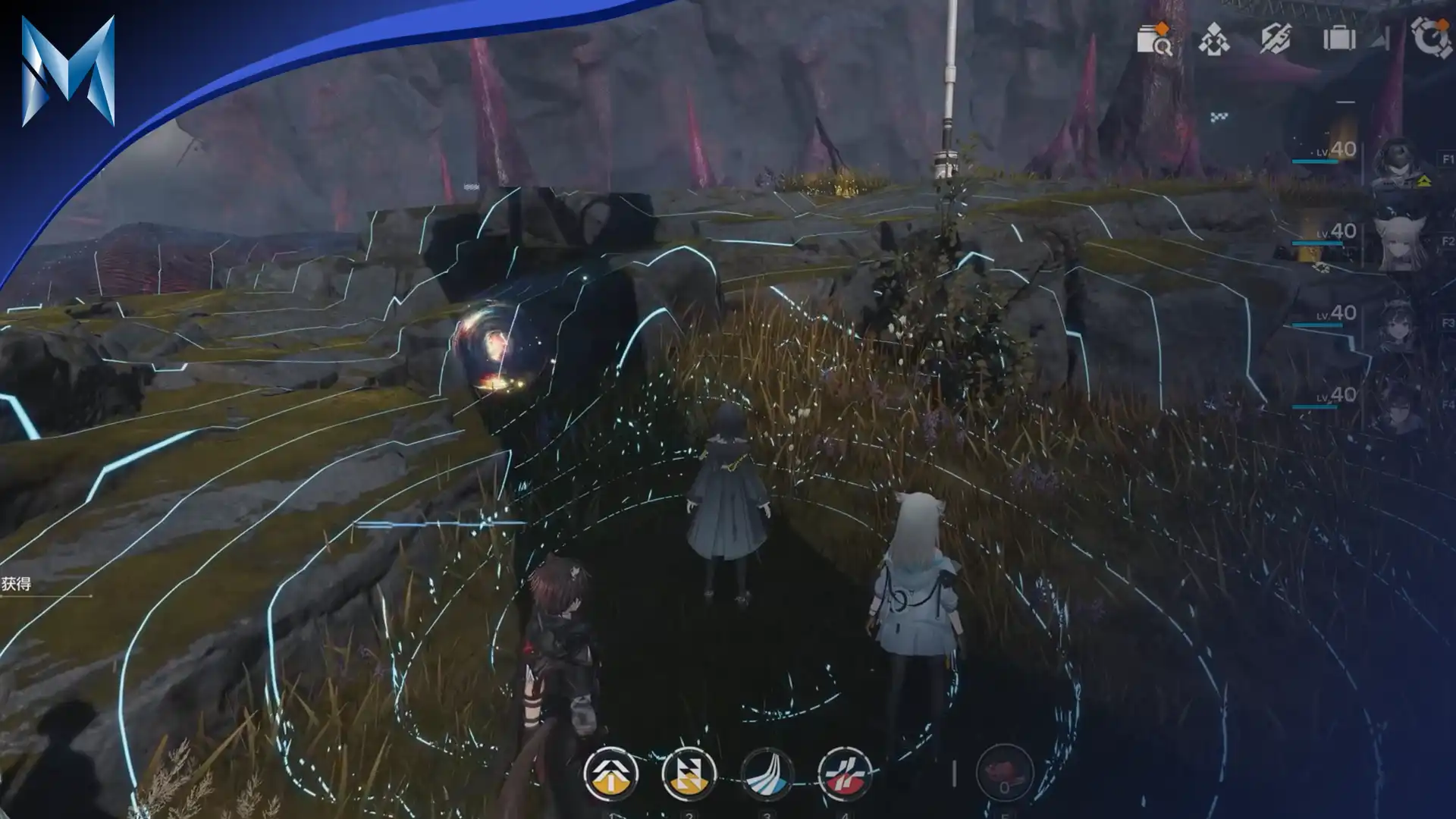Open the map search icon at top right
This screenshot has width=1456, height=819.
tap(1156, 39)
